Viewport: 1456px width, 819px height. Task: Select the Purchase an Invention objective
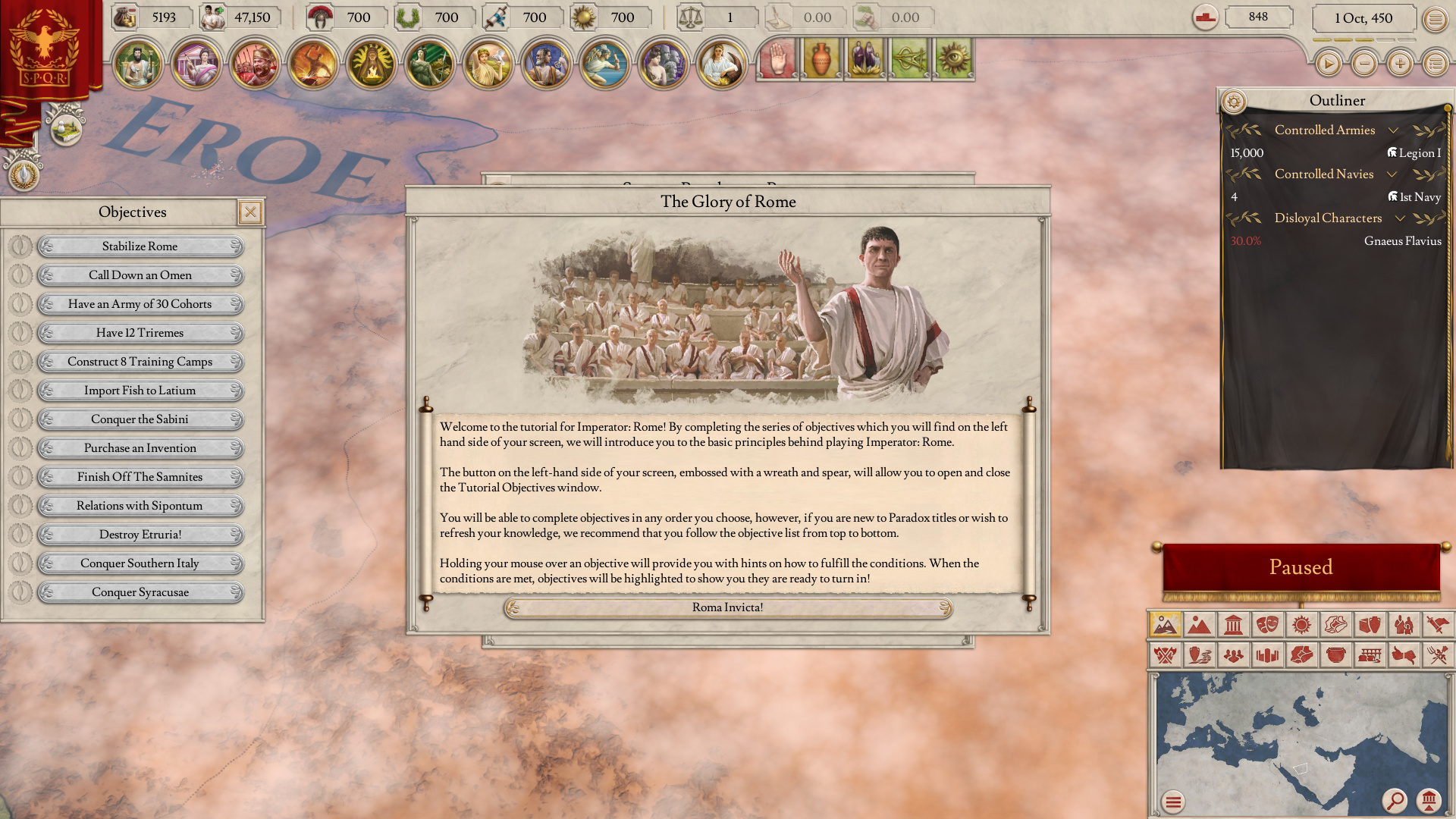coord(140,448)
